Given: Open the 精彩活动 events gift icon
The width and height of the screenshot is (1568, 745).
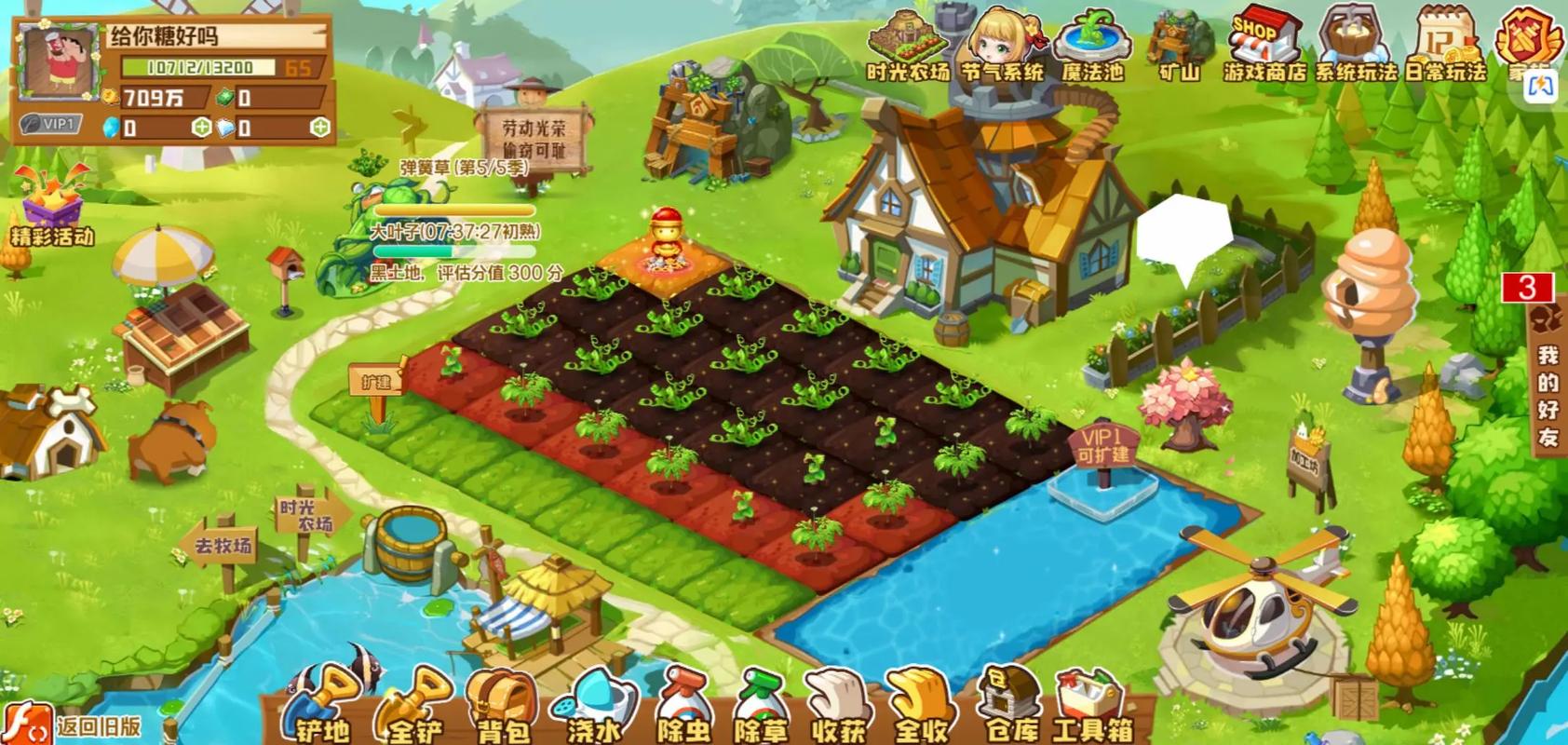Looking at the screenshot, I should 53,207.
